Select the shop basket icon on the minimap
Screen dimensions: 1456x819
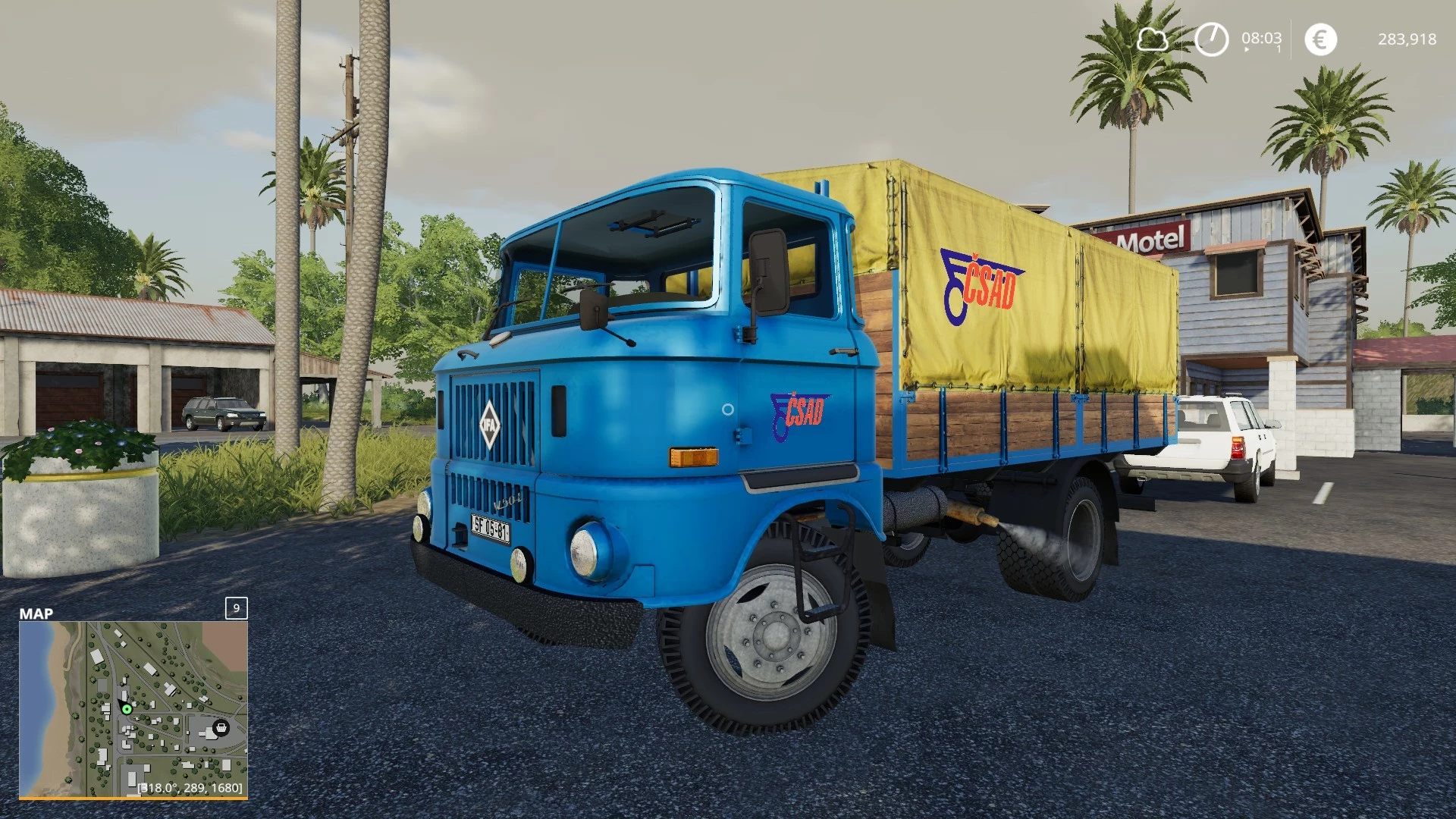click(221, 728)
